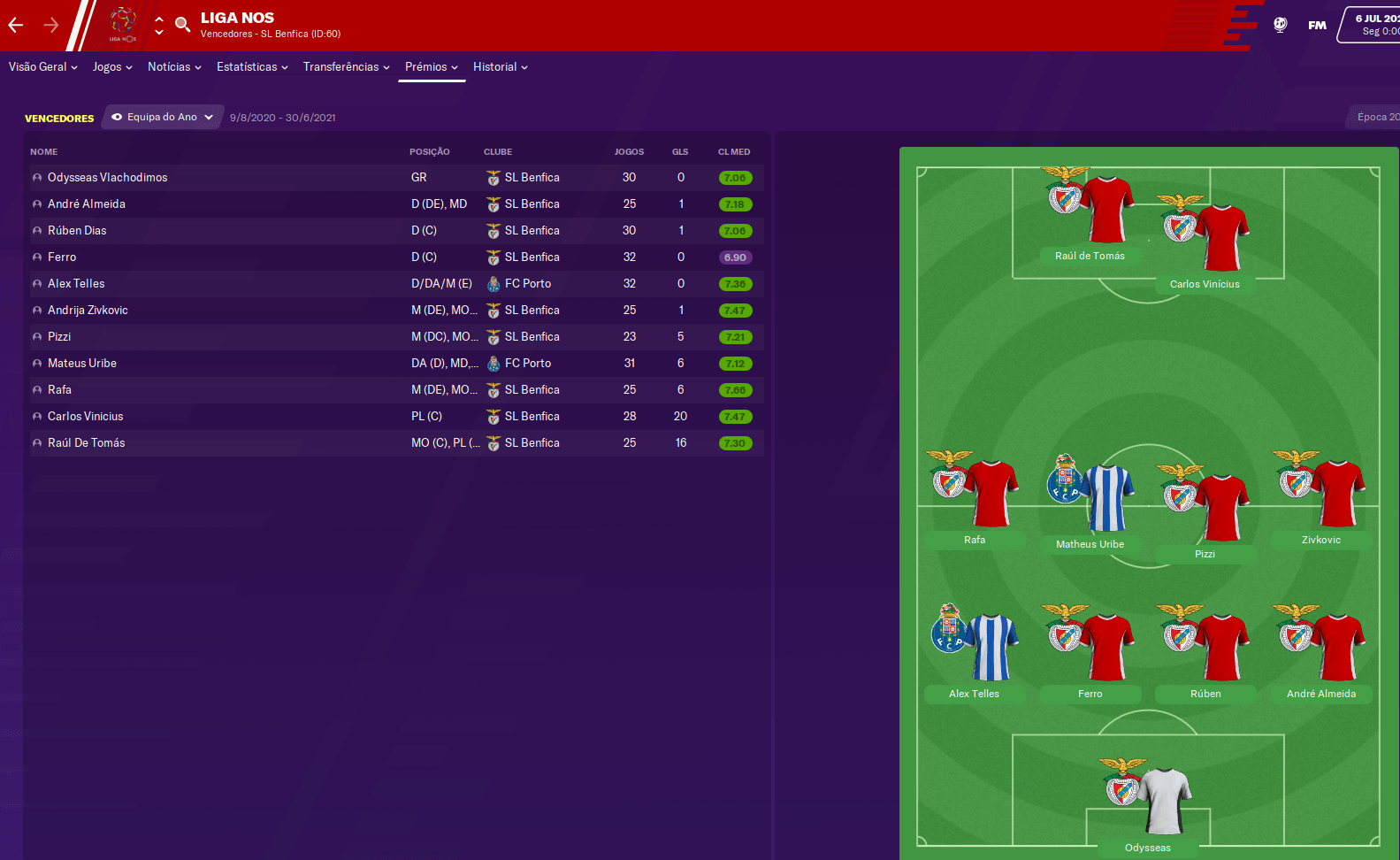Open the Estatísticas menu
Screen dimensions: 1400x860
click(x=252, y=67)
